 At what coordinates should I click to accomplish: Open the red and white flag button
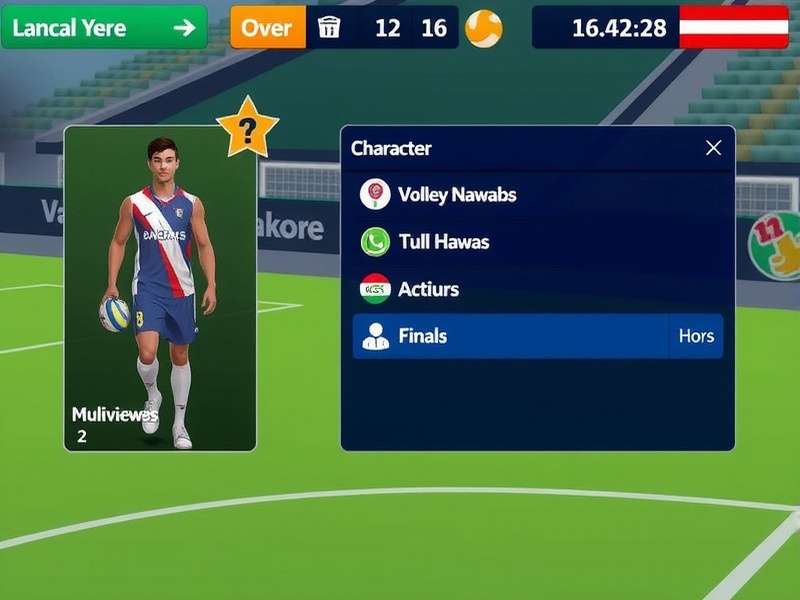(733, 27)
